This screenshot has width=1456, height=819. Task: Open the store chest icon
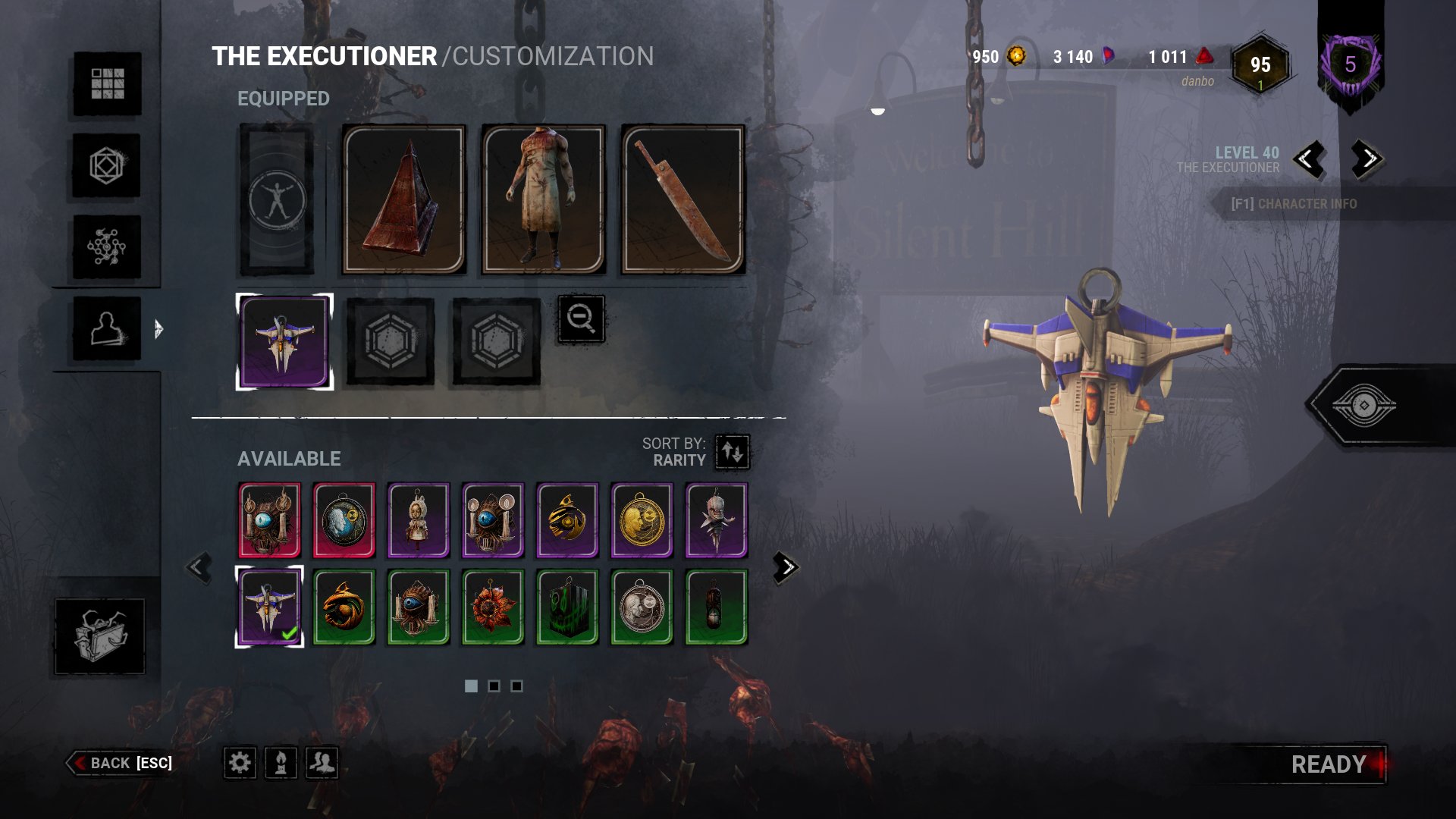click(99, 635)
